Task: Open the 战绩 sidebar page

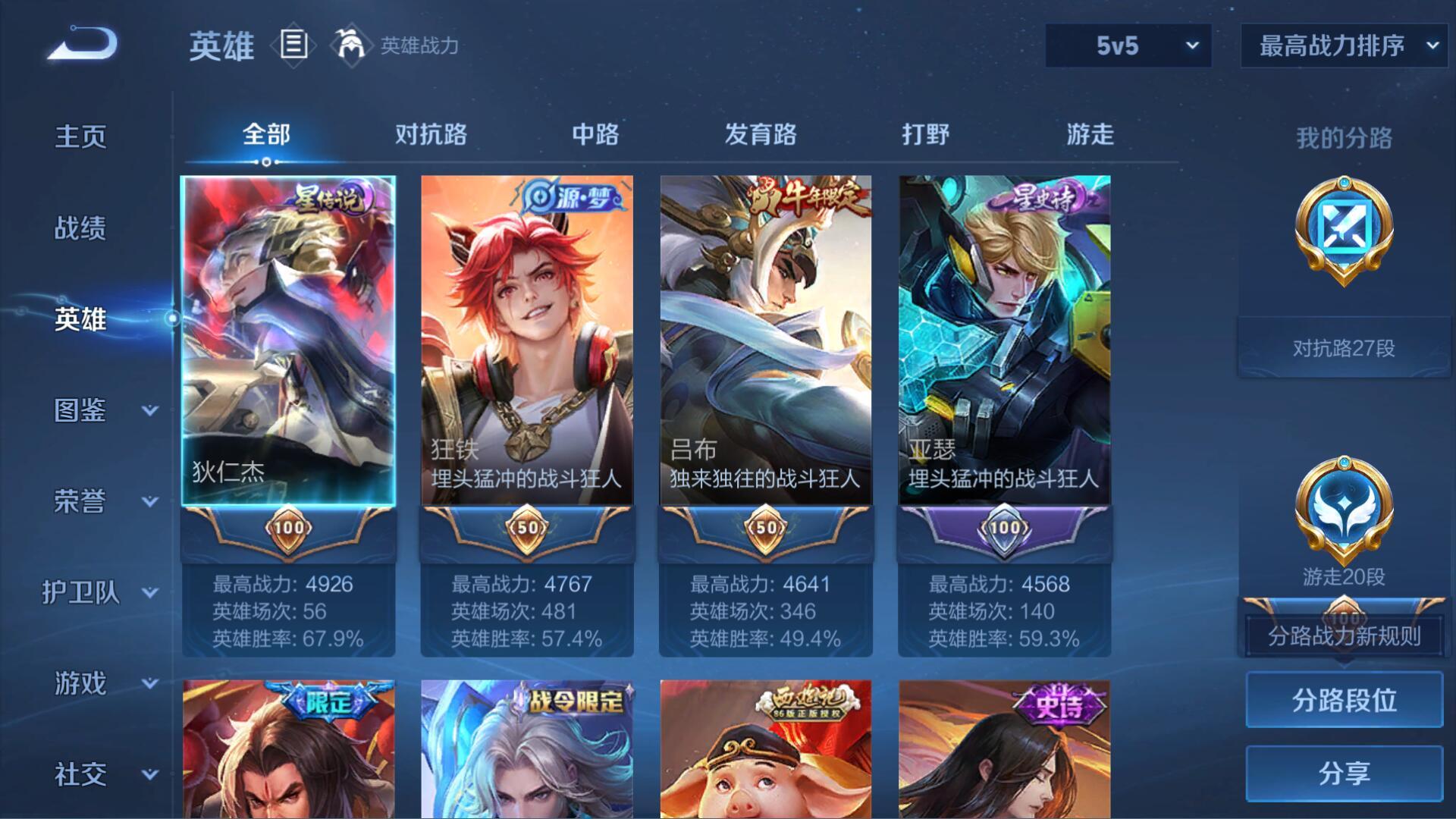Action: 80,228
